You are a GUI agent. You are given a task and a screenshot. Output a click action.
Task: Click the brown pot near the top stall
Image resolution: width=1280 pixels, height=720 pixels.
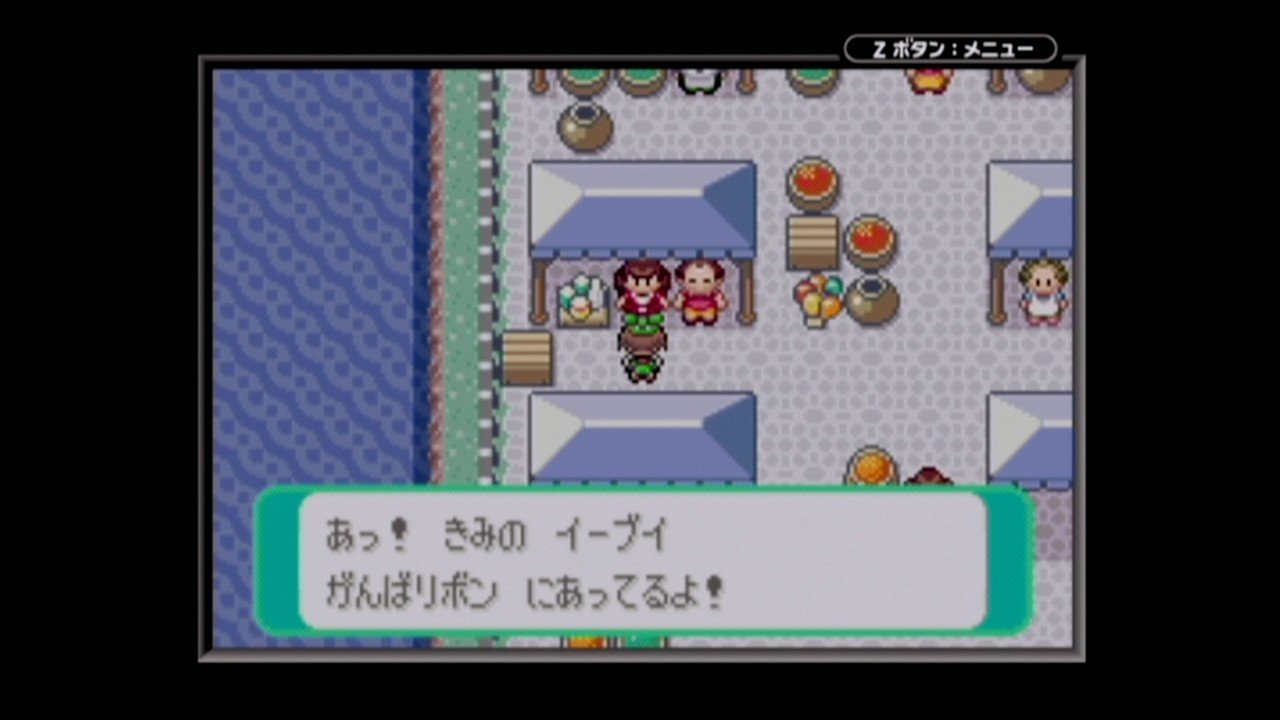pyautogui.click(x=585, y=130)
